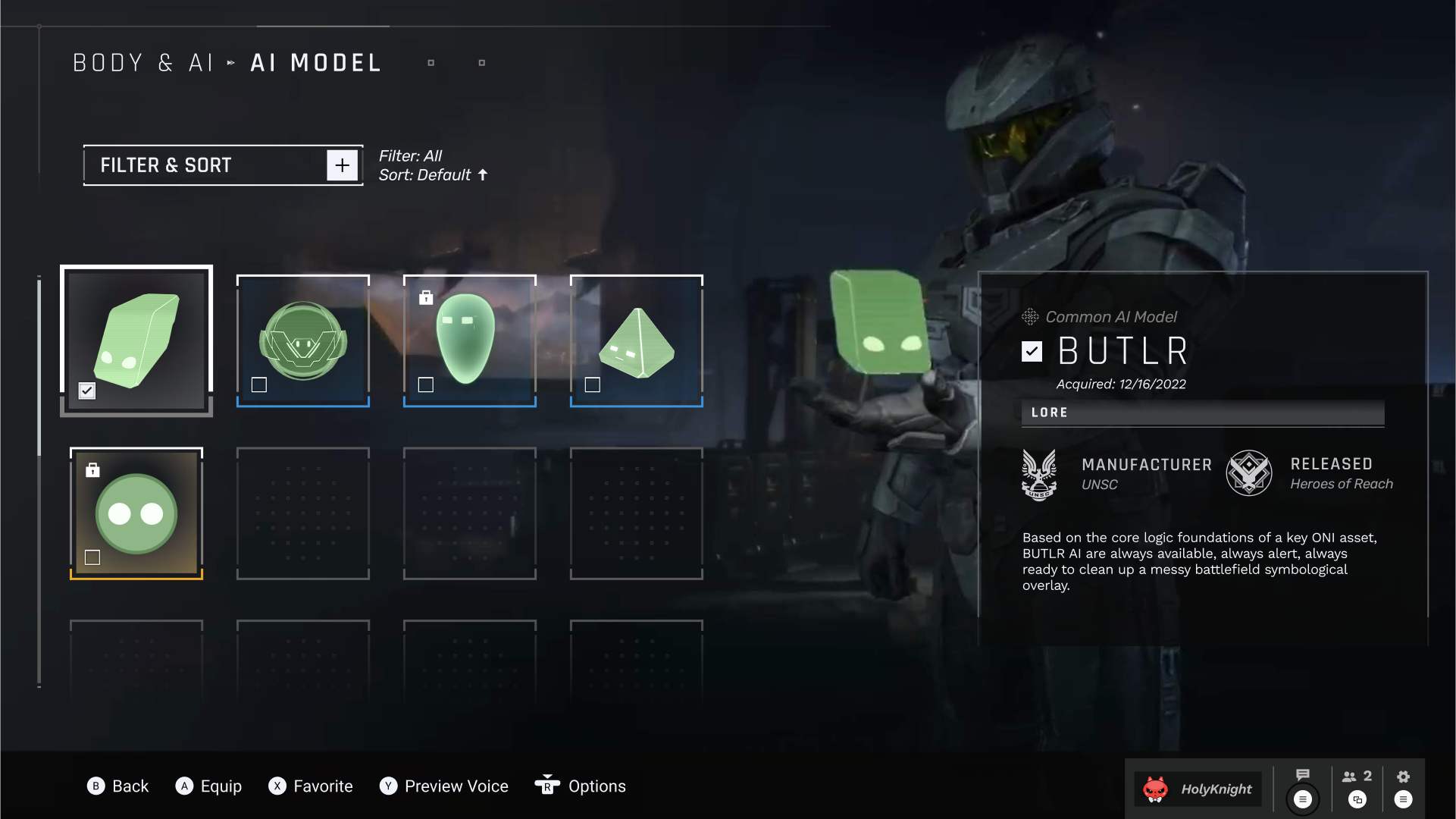Mark the AI model as Favorite
Screen dimensions: 1456x819
311,786
